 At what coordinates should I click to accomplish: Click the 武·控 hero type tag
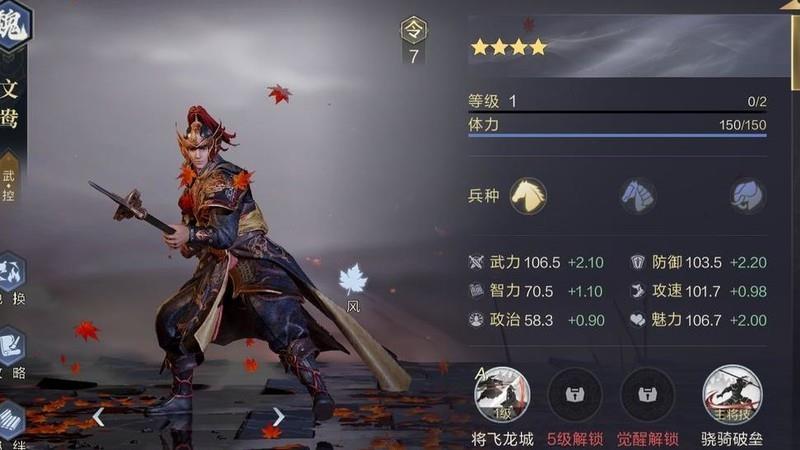[x=9, y=180]
